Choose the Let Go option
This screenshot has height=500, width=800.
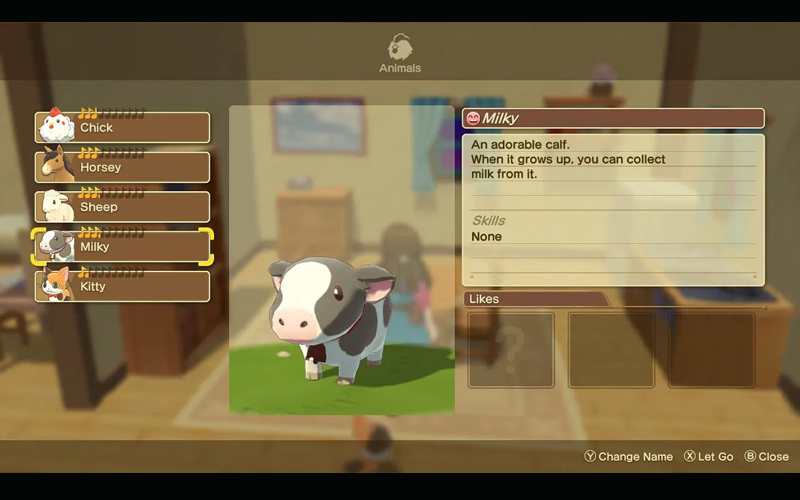(708, 457)
